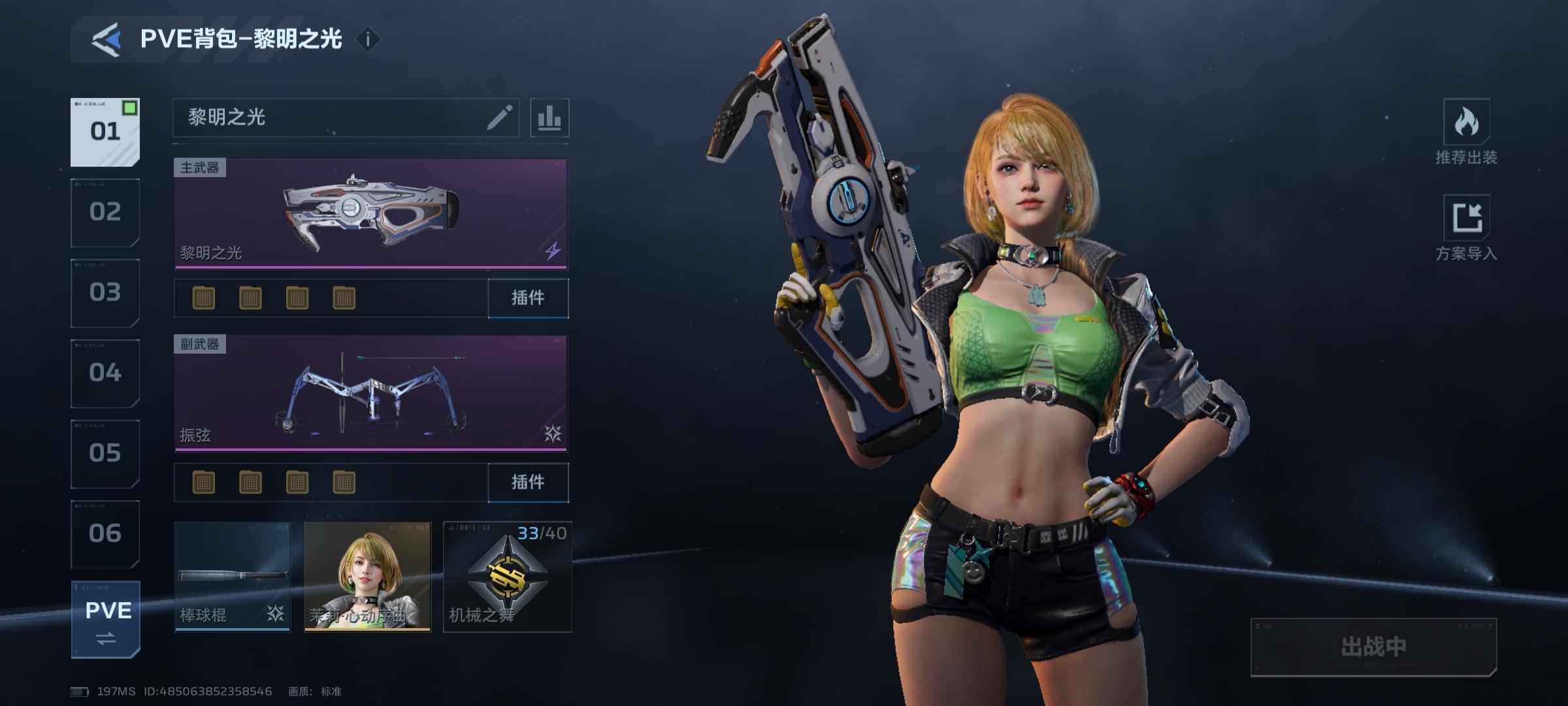Open the info icon beside the title
The width and height of the screenshot is (1568, 706).
point(368,40)
